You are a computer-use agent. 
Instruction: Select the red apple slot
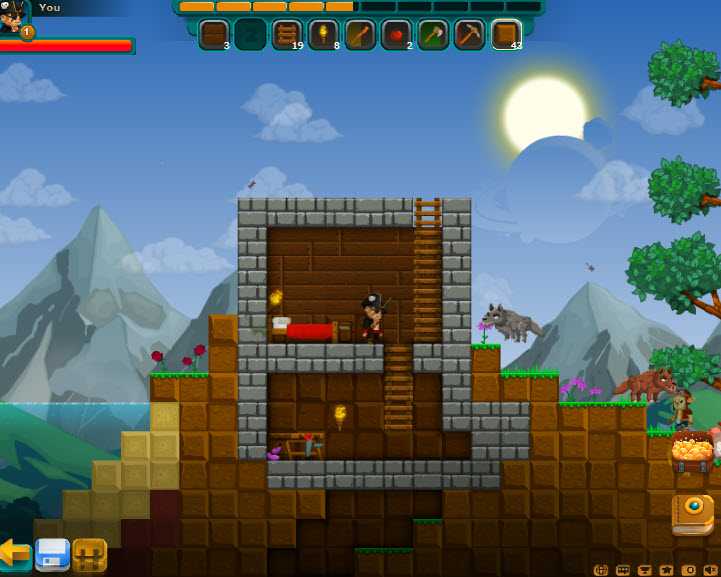[396, 34]
